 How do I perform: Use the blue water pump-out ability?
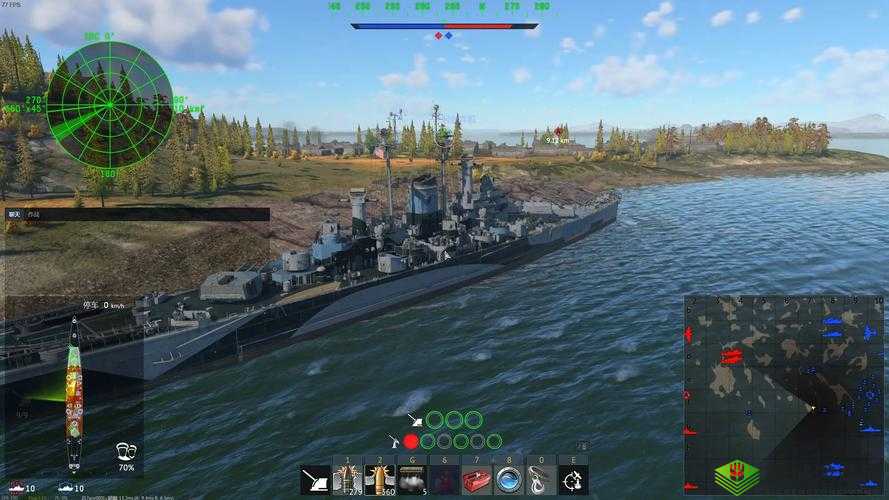509,481
